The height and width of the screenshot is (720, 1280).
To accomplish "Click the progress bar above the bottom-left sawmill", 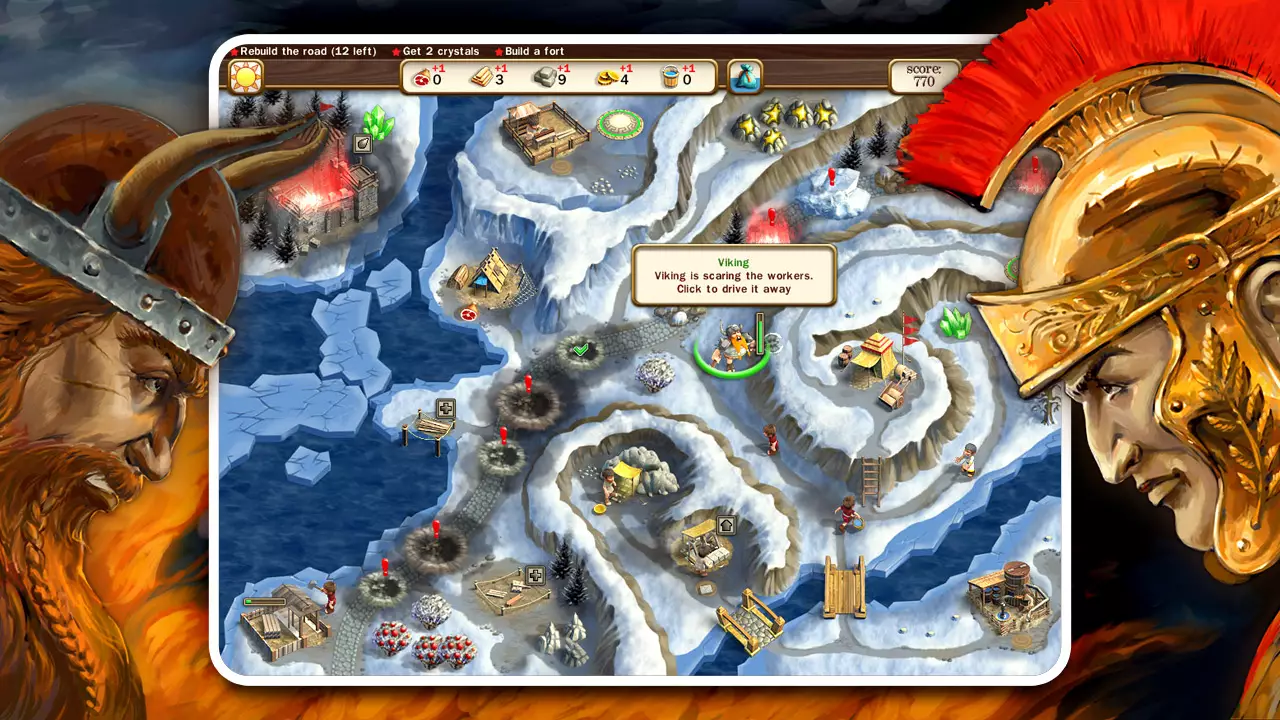I will coord(263,601).
